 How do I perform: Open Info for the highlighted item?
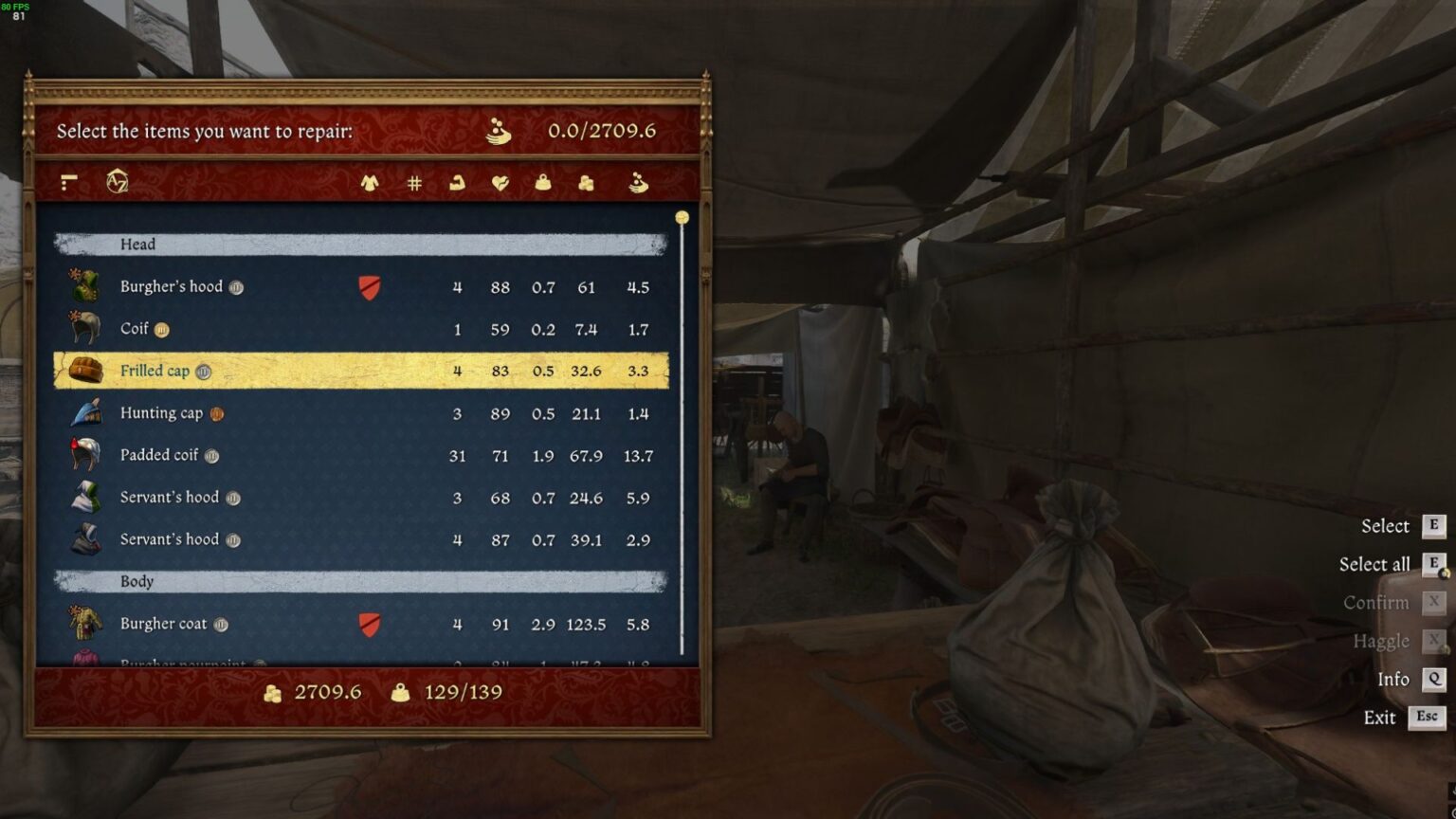tap(1392, 680)
